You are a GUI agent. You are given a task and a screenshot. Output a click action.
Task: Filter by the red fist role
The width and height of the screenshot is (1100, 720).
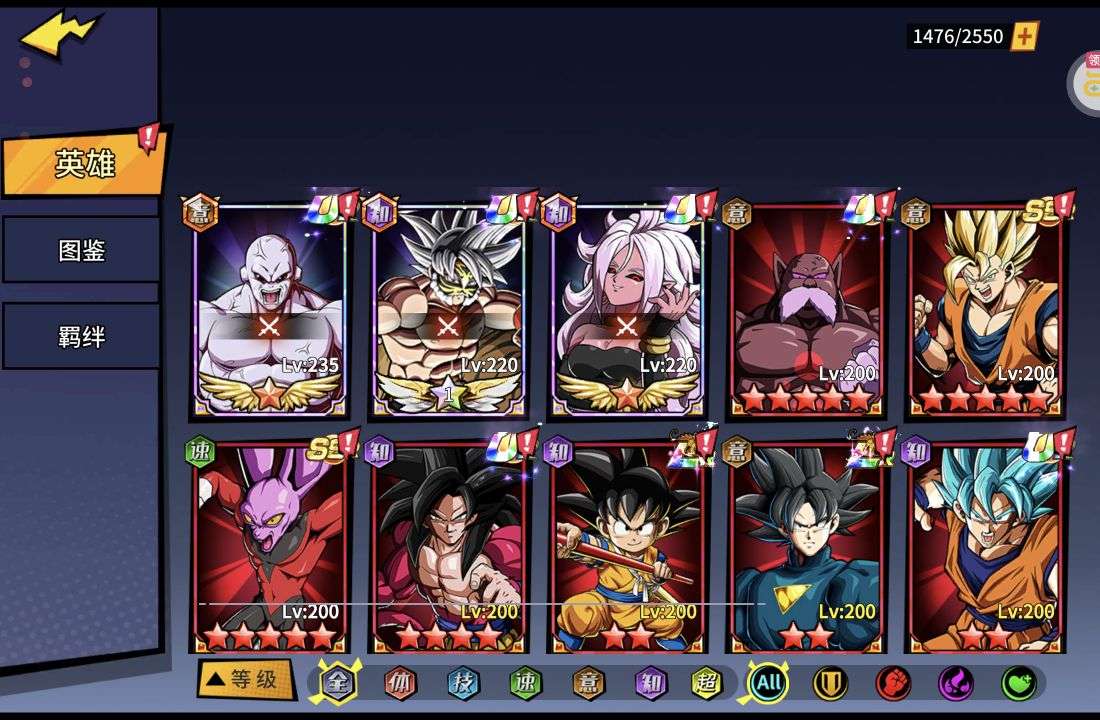coord(893,683)
